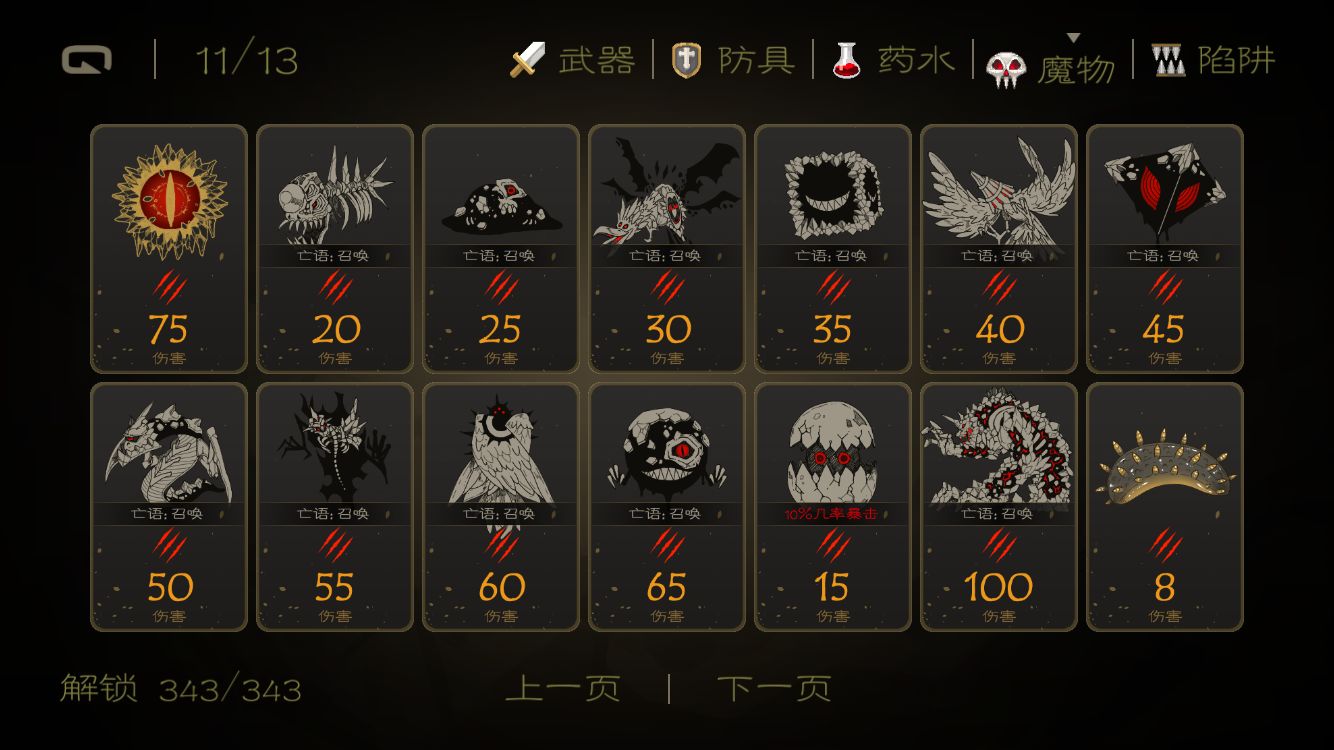Pick the bat-winged creature card with 30 damage

[667, 249]
